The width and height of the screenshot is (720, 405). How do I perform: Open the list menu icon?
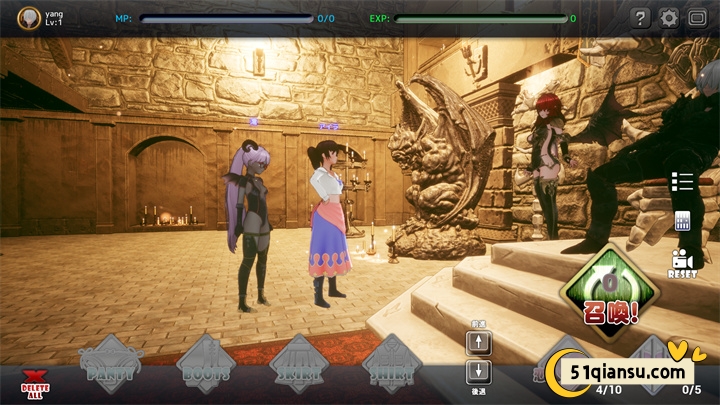[683, 181]
